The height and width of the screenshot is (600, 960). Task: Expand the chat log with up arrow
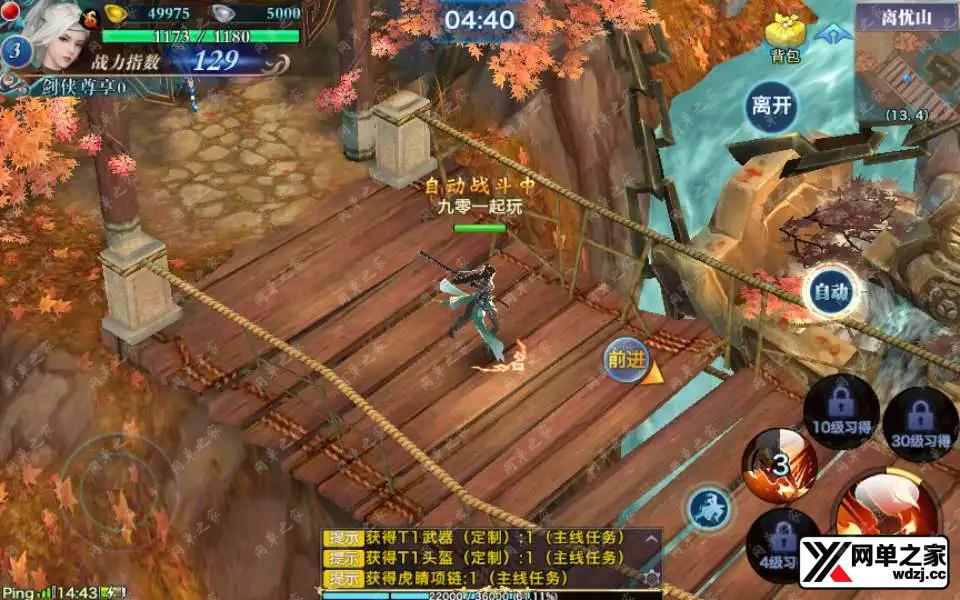coord(651,539)
